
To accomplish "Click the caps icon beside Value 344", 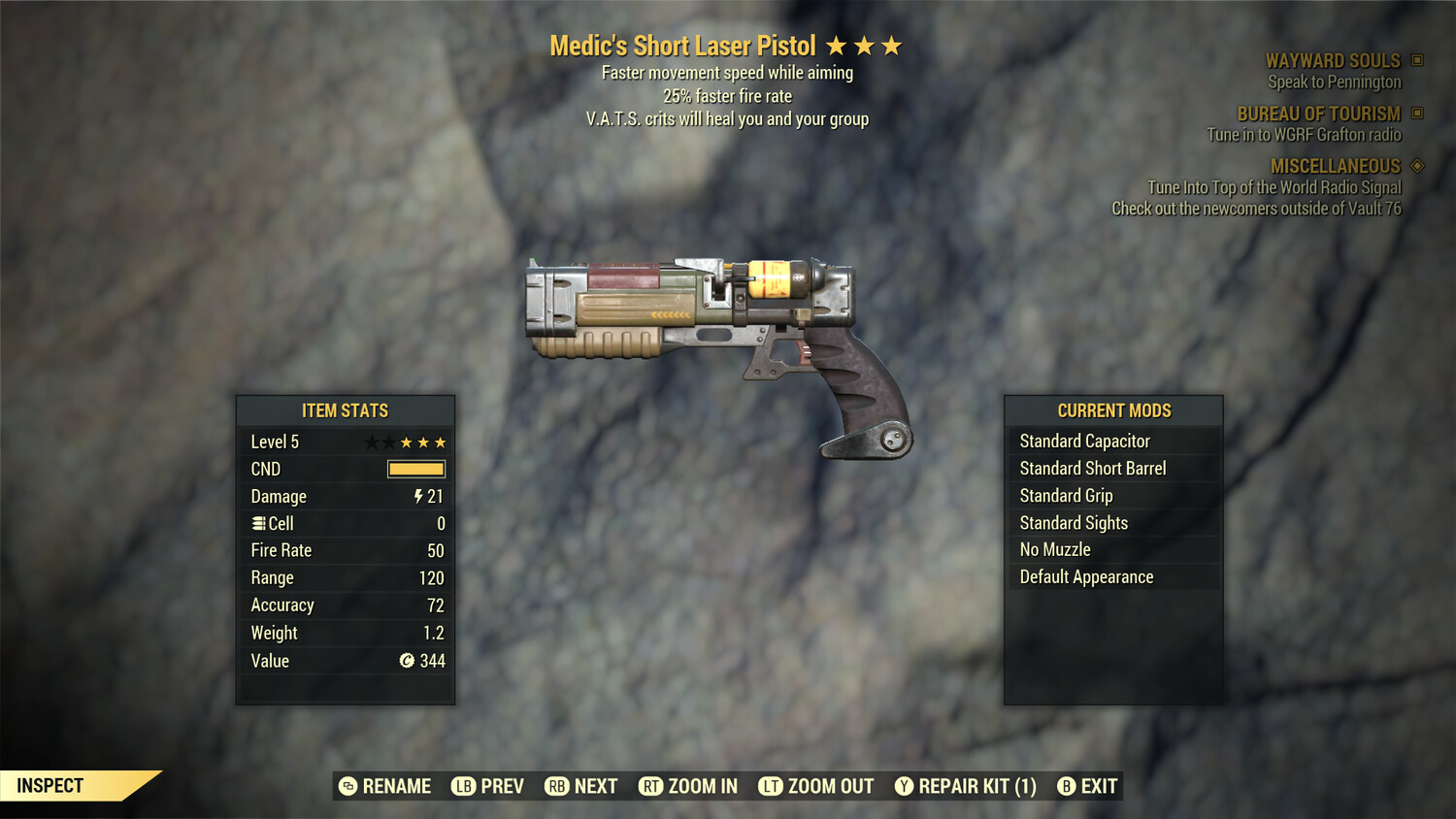I will (407, 661).
